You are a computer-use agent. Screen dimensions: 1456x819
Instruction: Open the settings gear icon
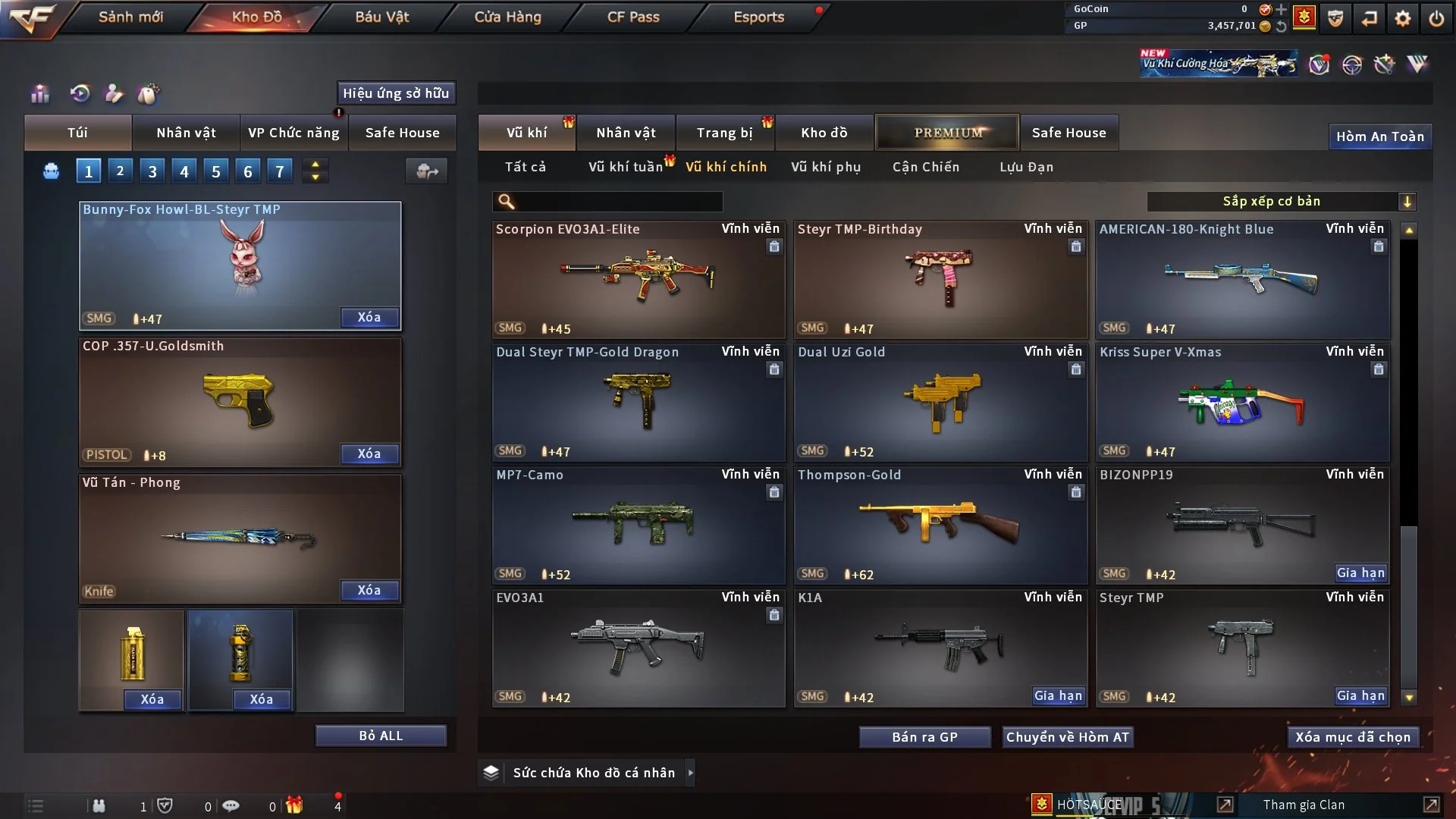(1402, 18)
